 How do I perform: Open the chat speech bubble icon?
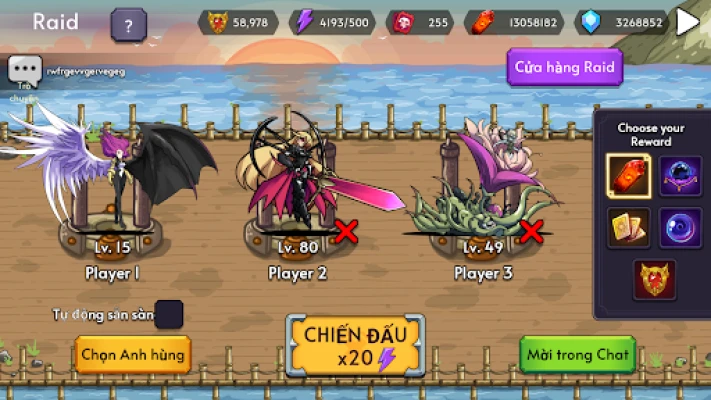pos(24,70)
